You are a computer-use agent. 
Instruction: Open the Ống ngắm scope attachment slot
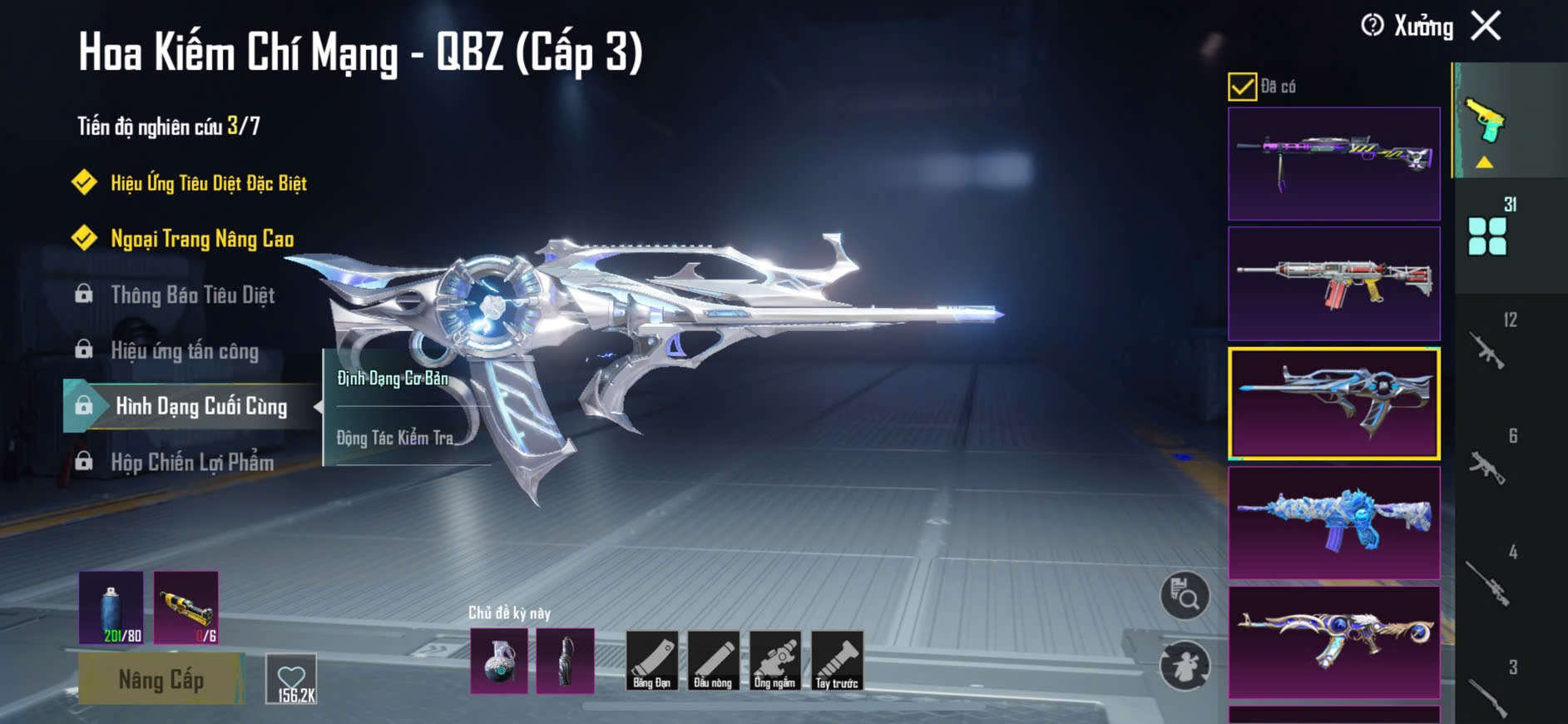(774, 661)
